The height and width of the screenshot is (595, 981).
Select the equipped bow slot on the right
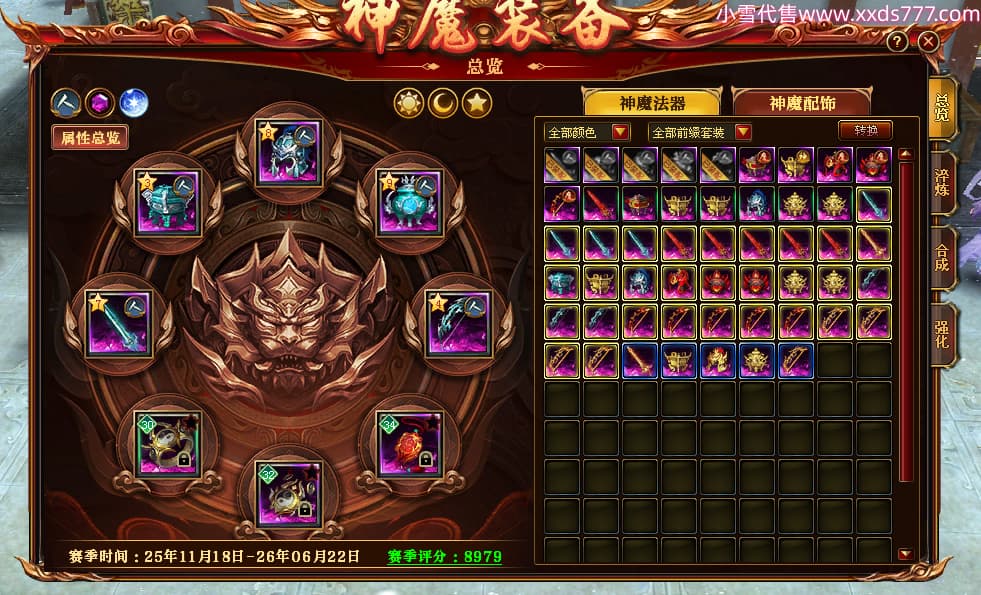pyautogui.click(x=458, y=323)
